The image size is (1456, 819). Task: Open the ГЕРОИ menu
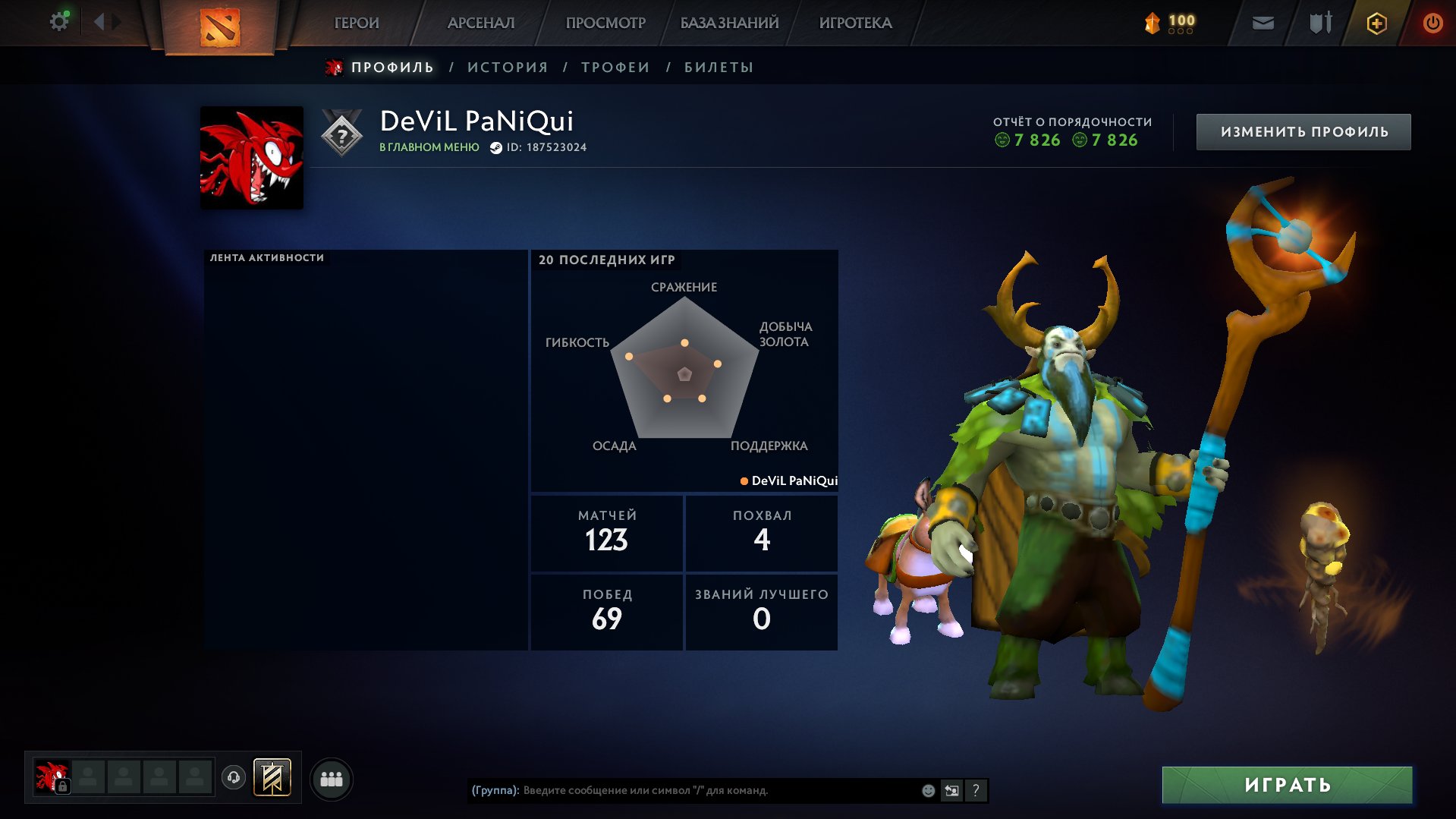click(x=356, y=23)
